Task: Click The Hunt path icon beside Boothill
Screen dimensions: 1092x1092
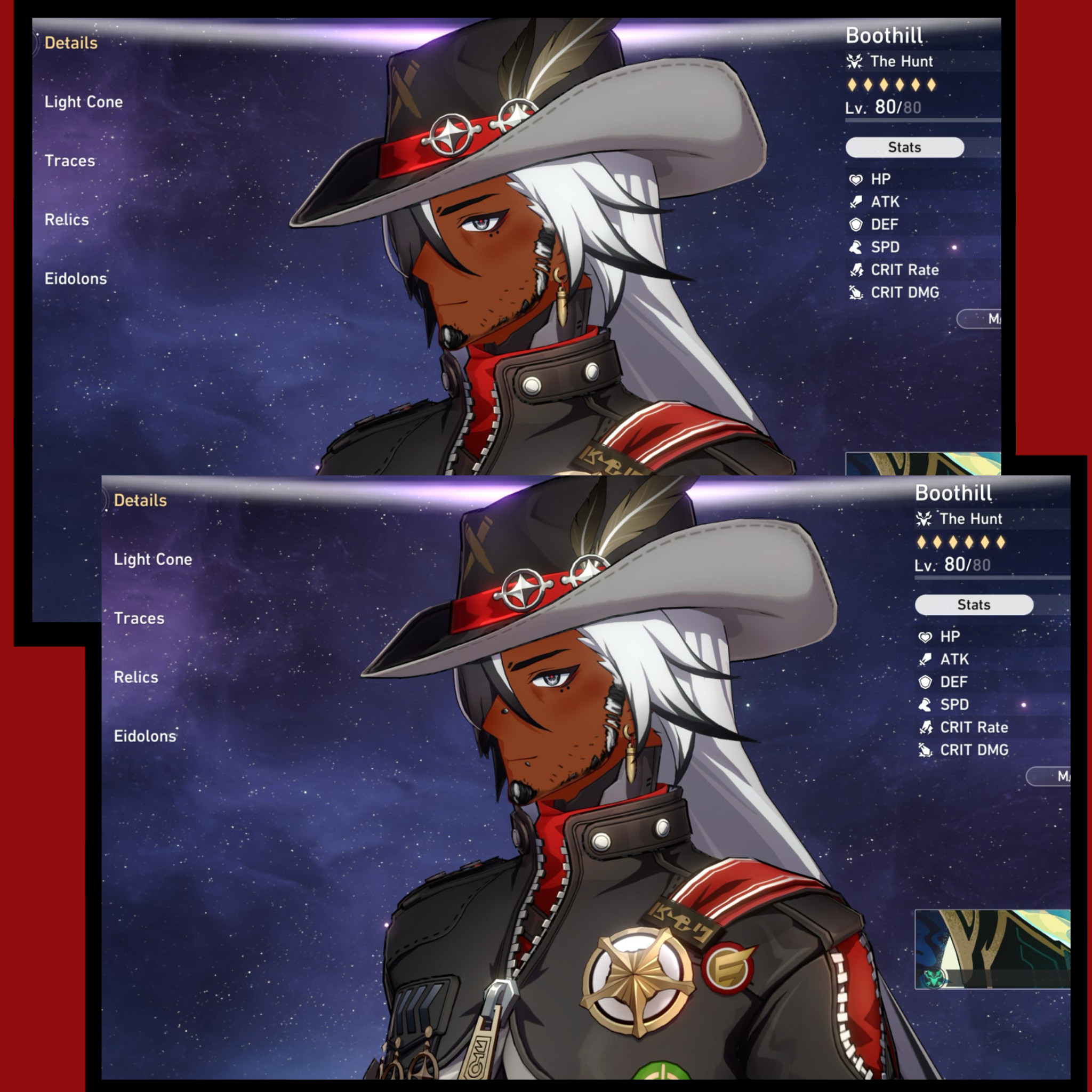Action: tap(925, 518)
